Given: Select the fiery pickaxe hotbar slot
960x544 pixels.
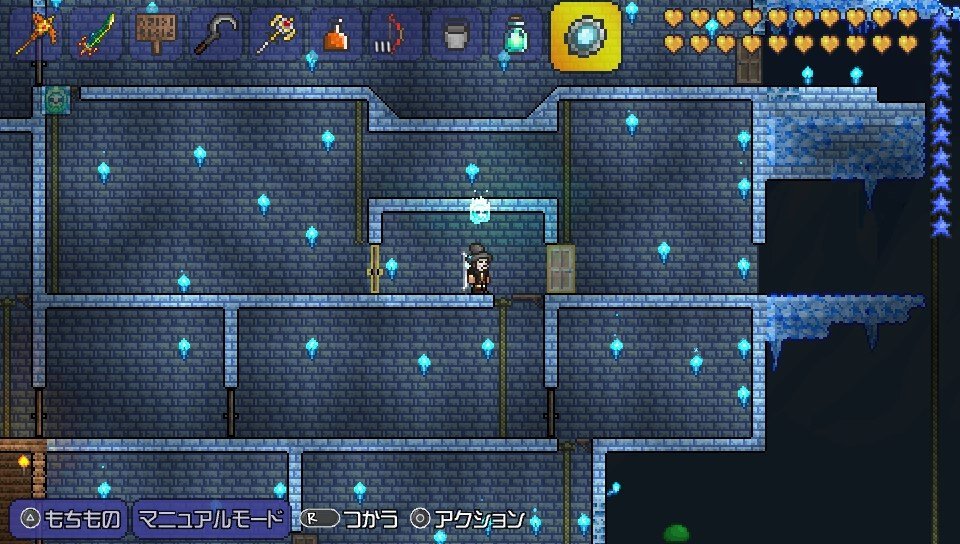Looking at the screenshot, I should [x=36, y=35].
